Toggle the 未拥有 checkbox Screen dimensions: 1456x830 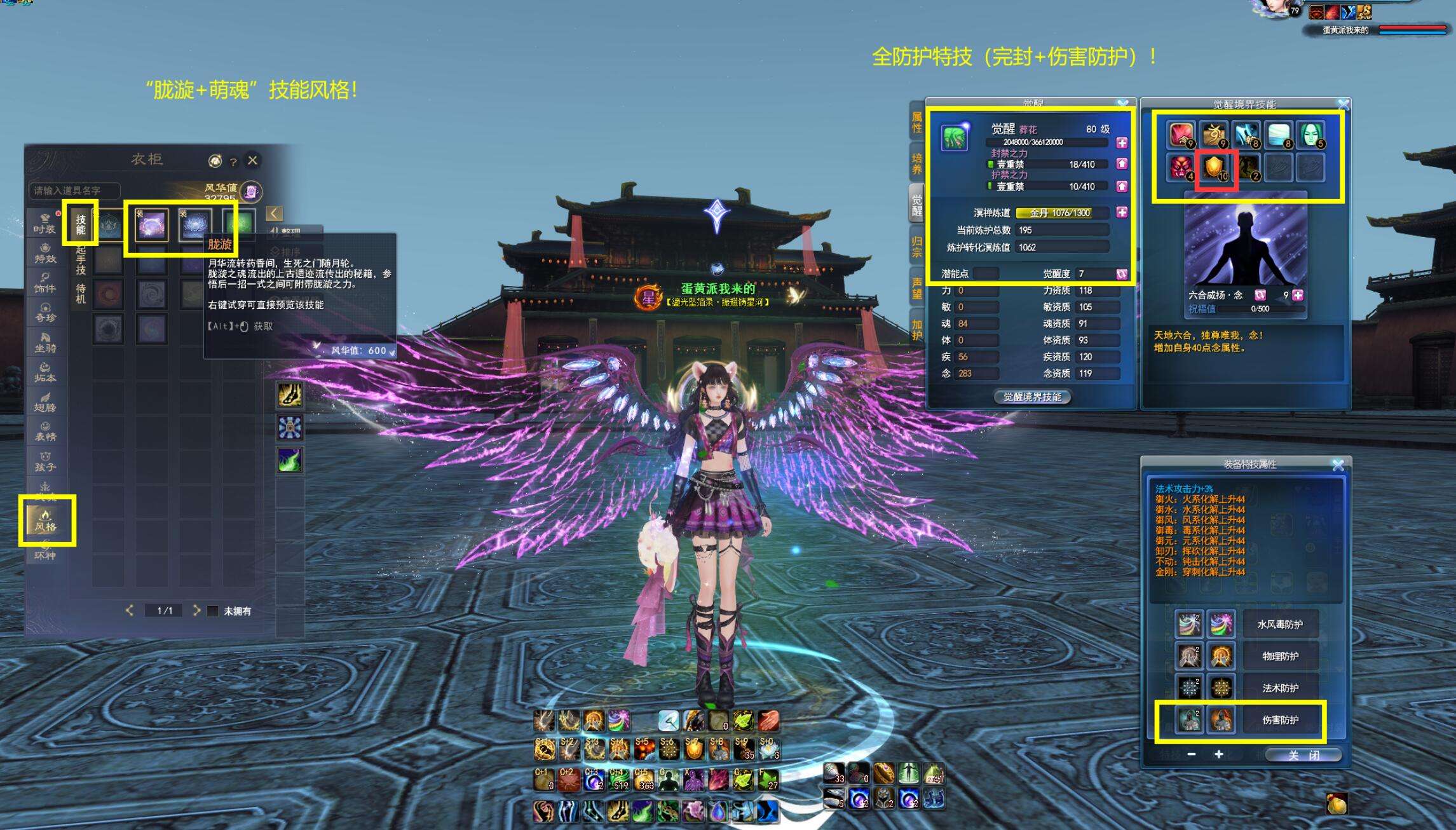click(x=213, y=611)
